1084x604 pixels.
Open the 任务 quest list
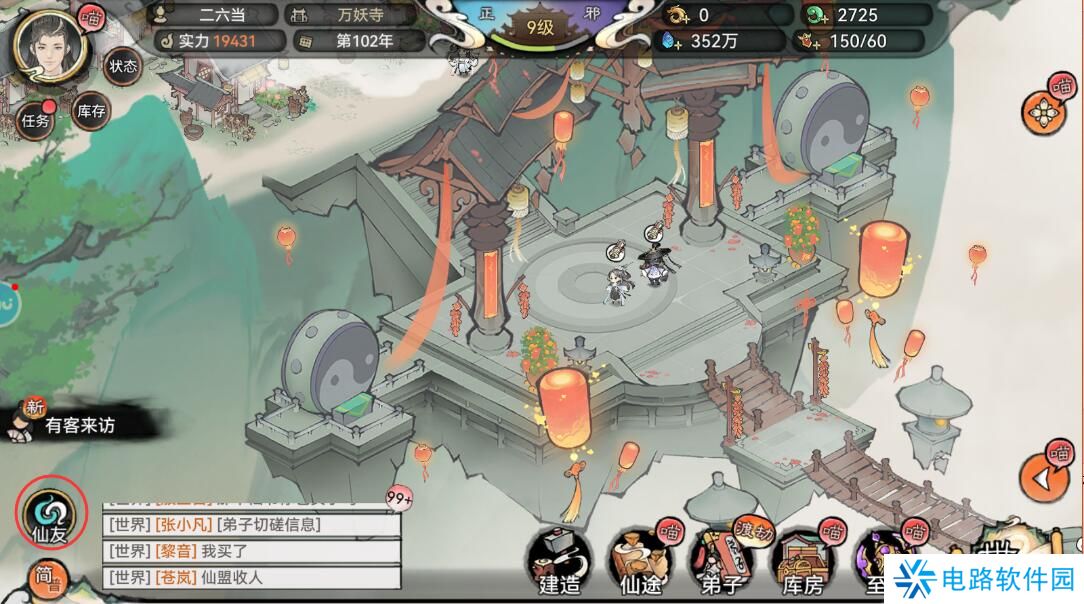[35, 121]
